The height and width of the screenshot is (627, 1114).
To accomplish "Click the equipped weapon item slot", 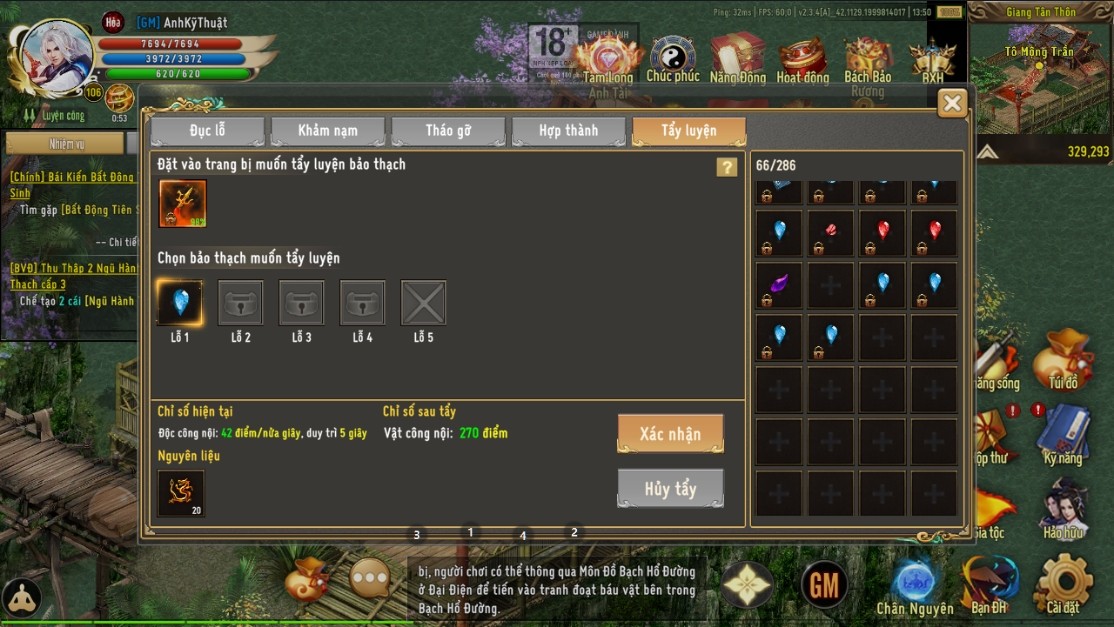I will pyautogui.click(x=183, y=203).
